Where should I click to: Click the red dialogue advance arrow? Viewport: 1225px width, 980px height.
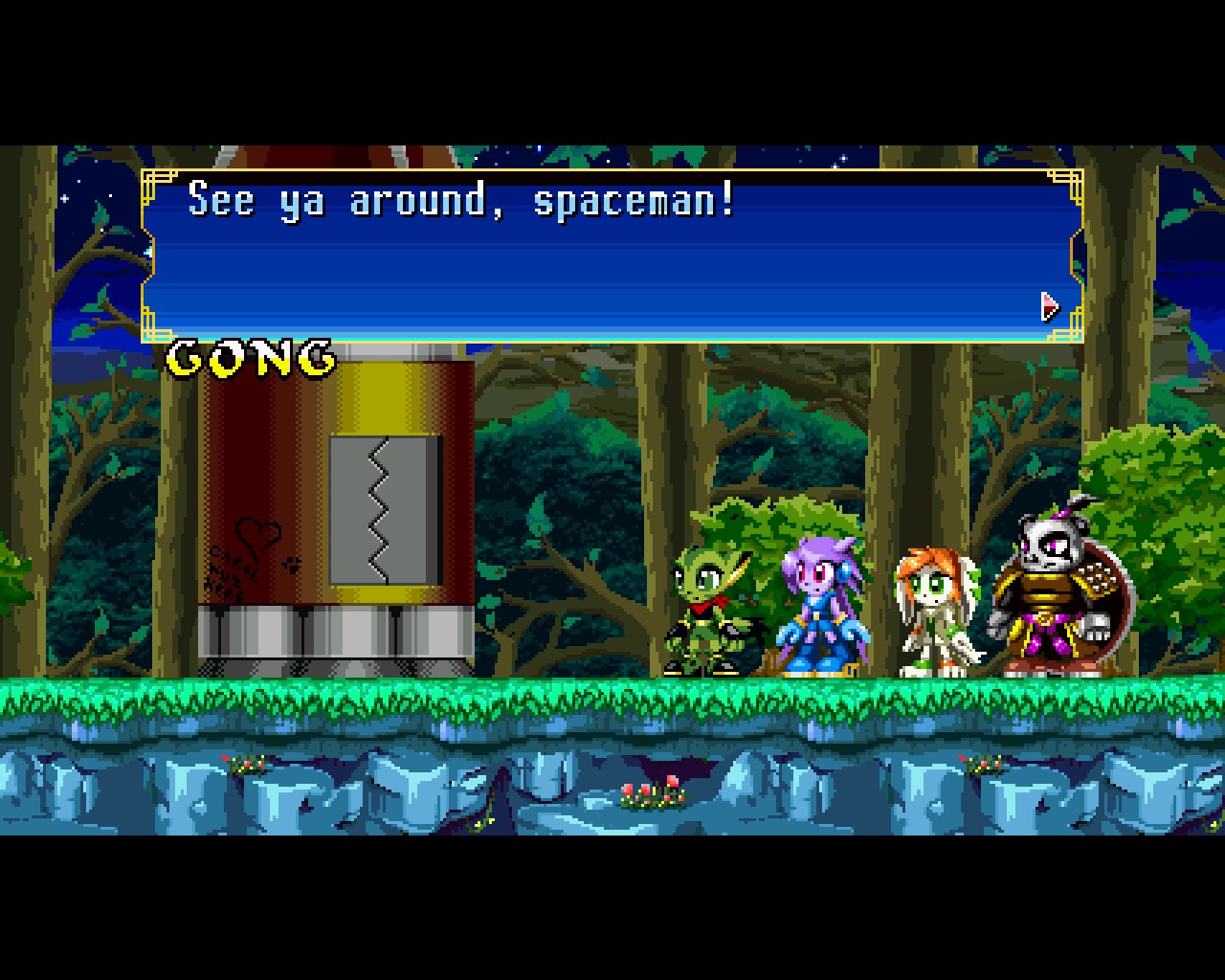coord(1048,305)
